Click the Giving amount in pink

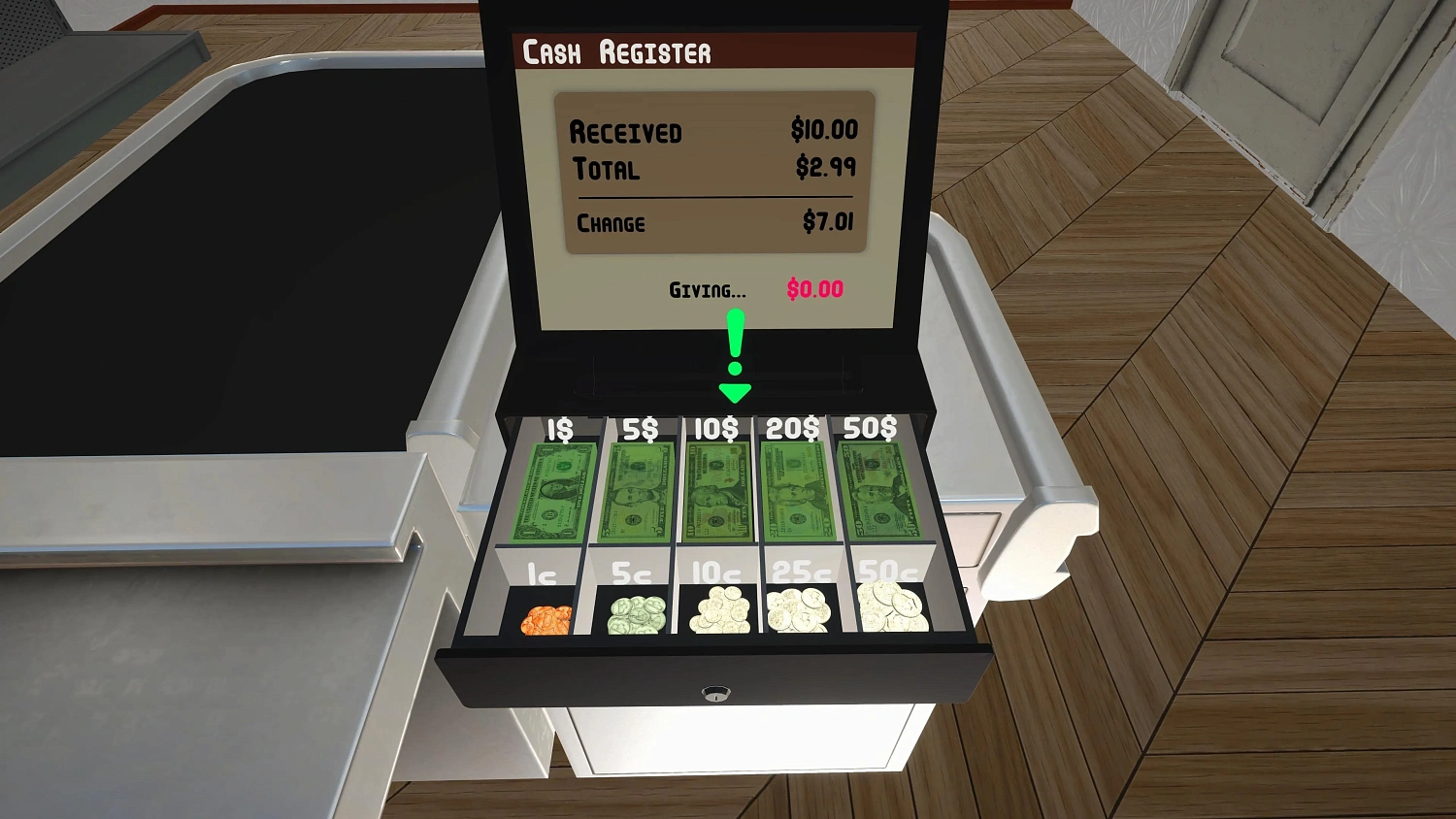tap(815, 289)
